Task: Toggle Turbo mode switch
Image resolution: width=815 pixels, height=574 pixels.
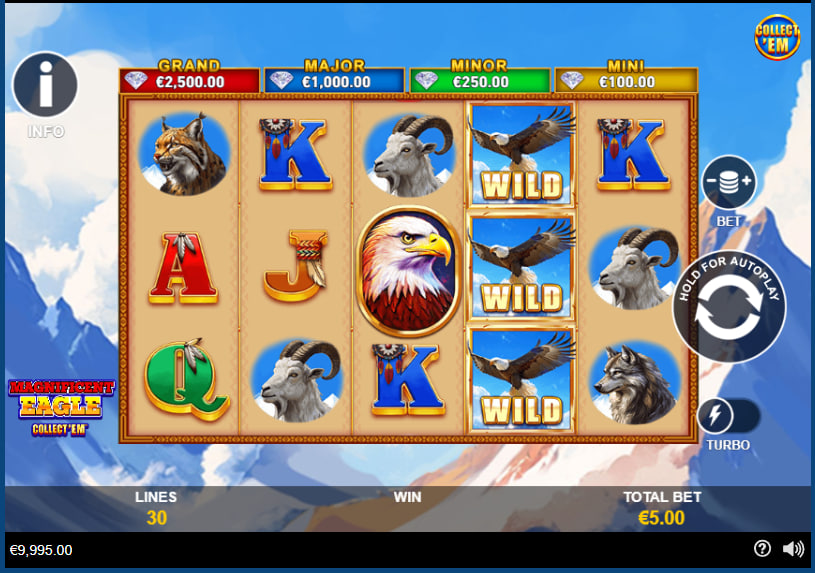Action: (728, 416)
